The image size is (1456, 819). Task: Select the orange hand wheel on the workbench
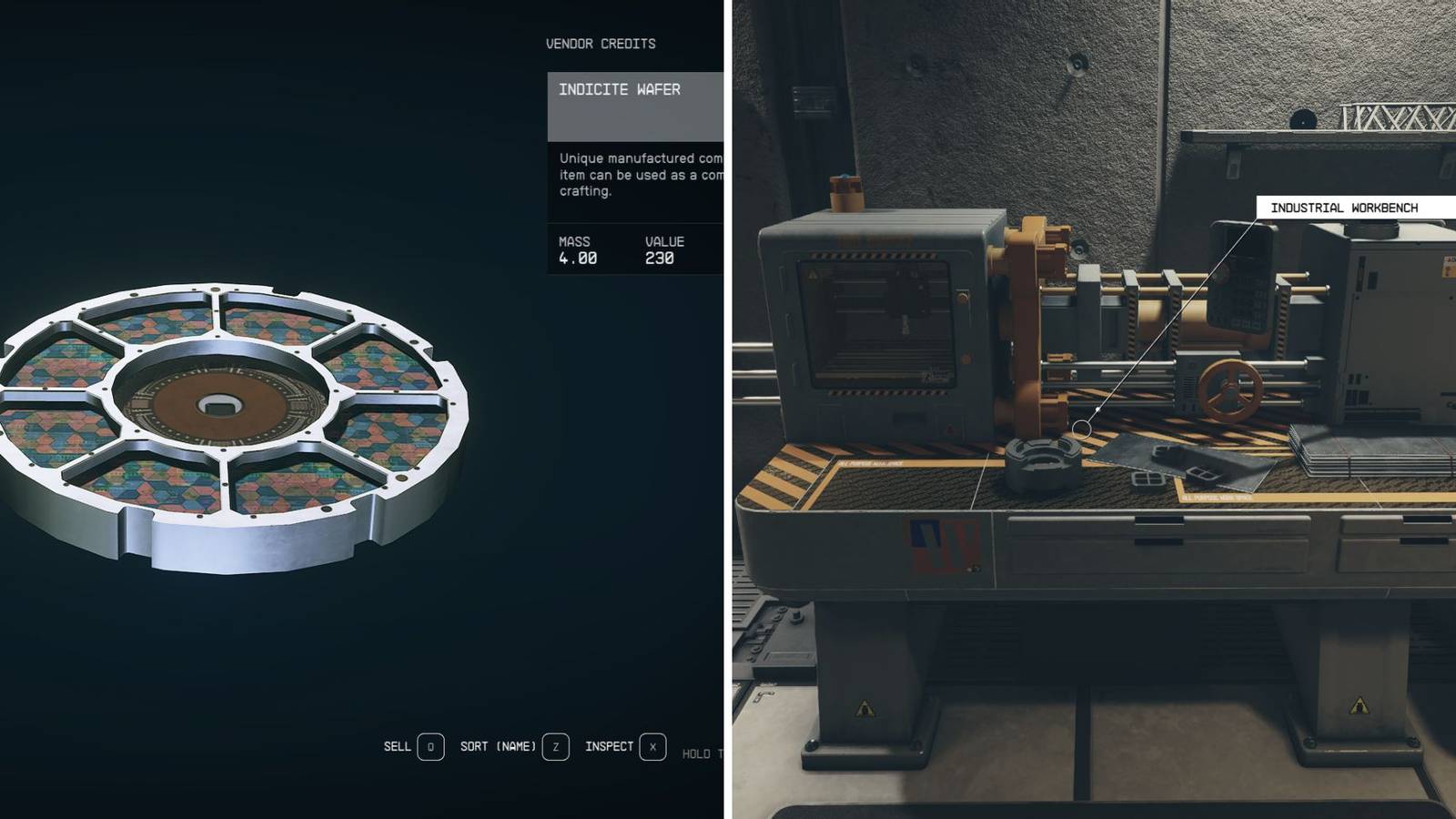tap(1231, 389)
